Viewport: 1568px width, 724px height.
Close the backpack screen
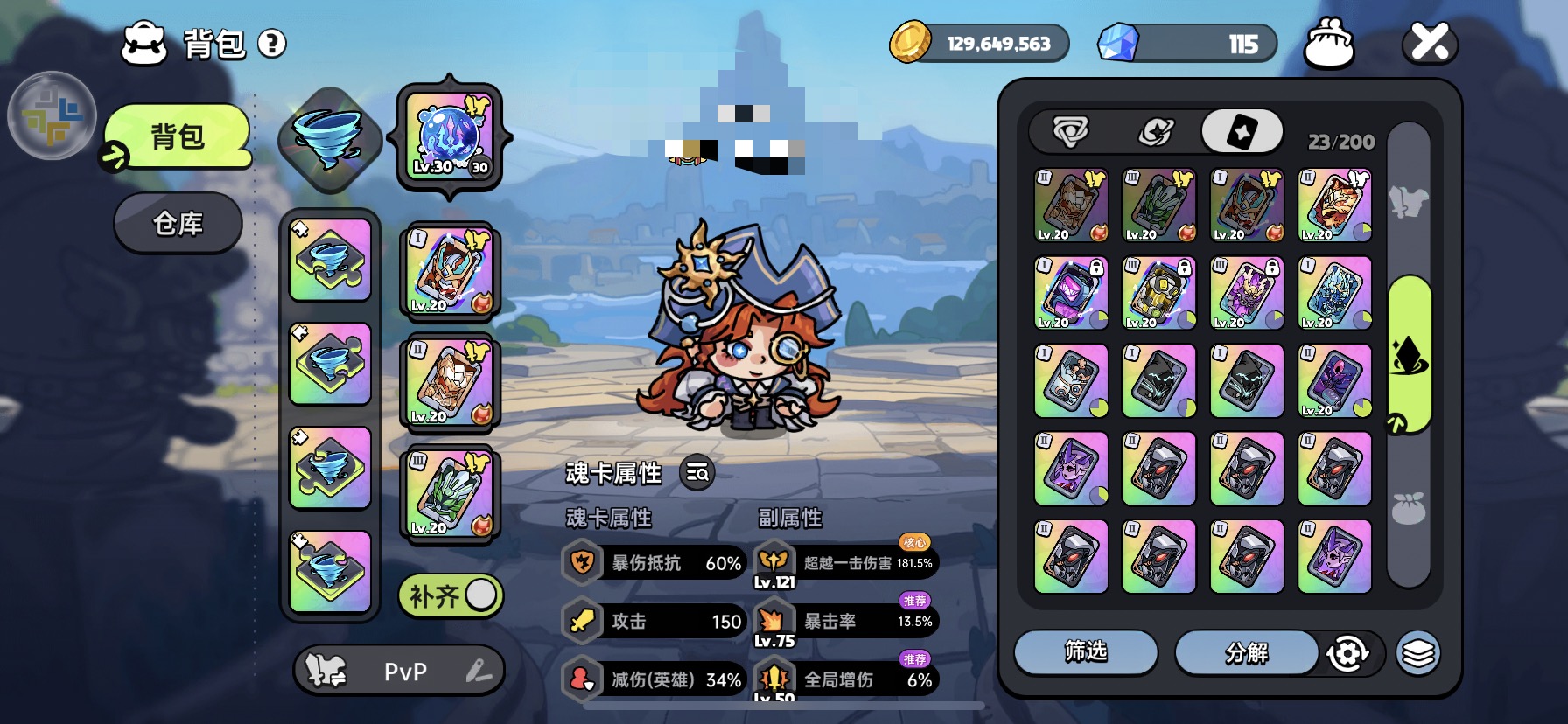pos(1430,43)
